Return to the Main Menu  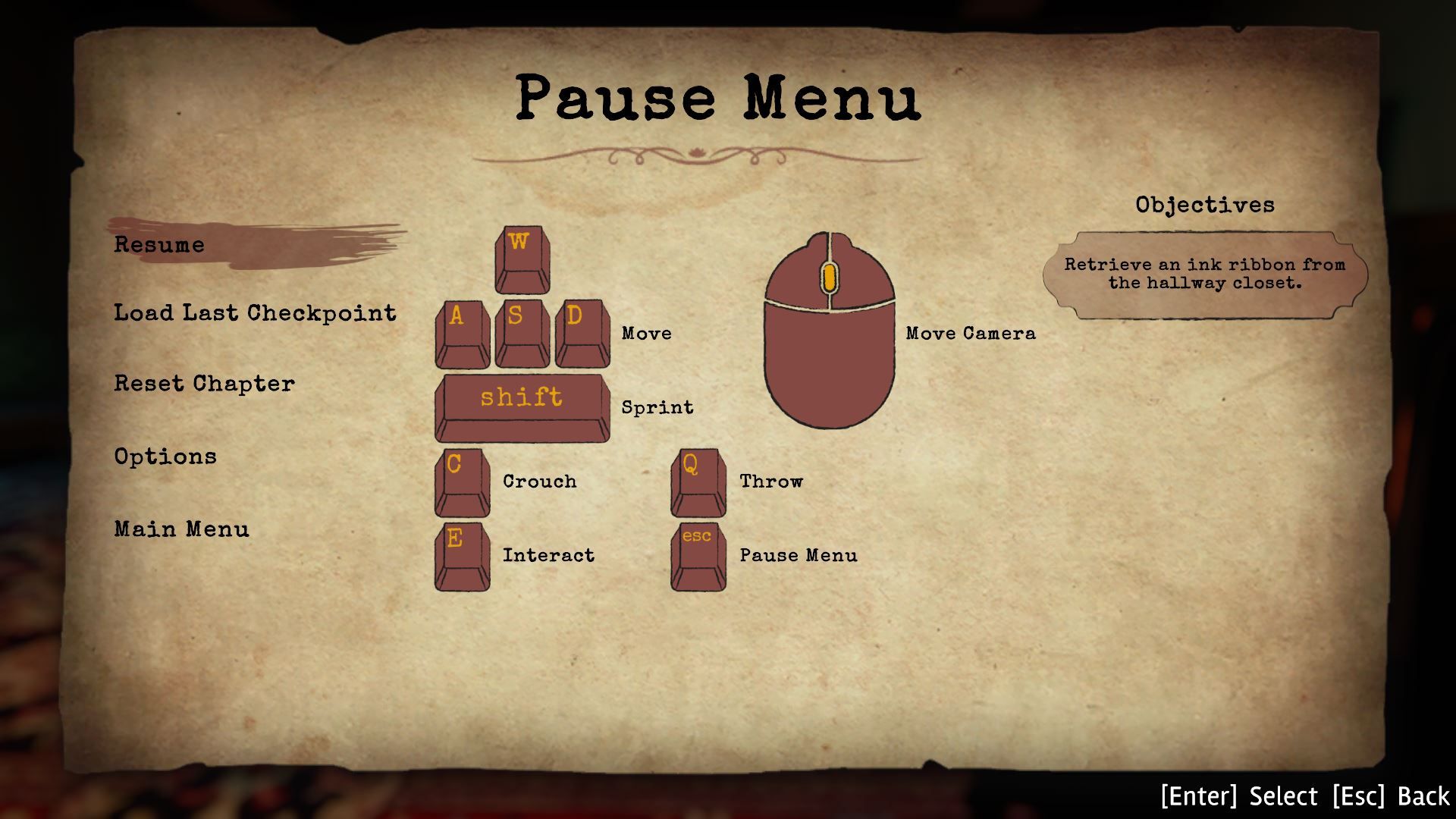181,529
